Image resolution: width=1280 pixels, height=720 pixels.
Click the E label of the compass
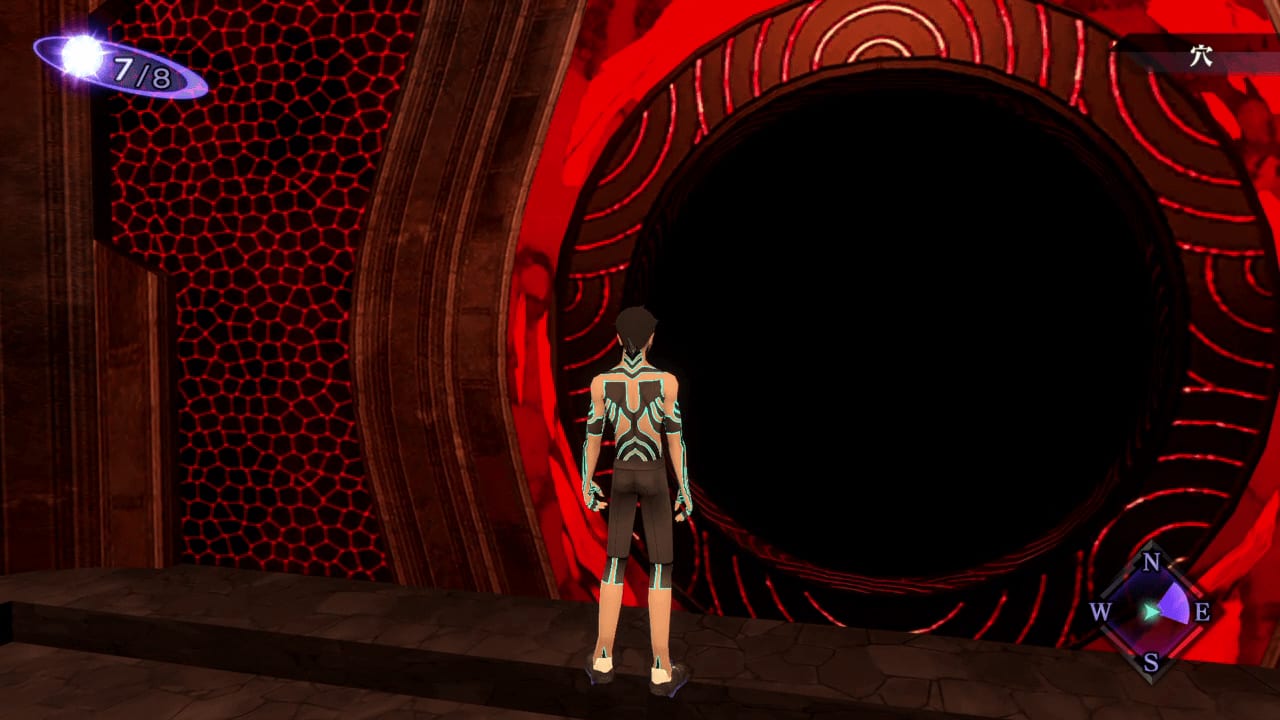click(x=1202, y=615)
